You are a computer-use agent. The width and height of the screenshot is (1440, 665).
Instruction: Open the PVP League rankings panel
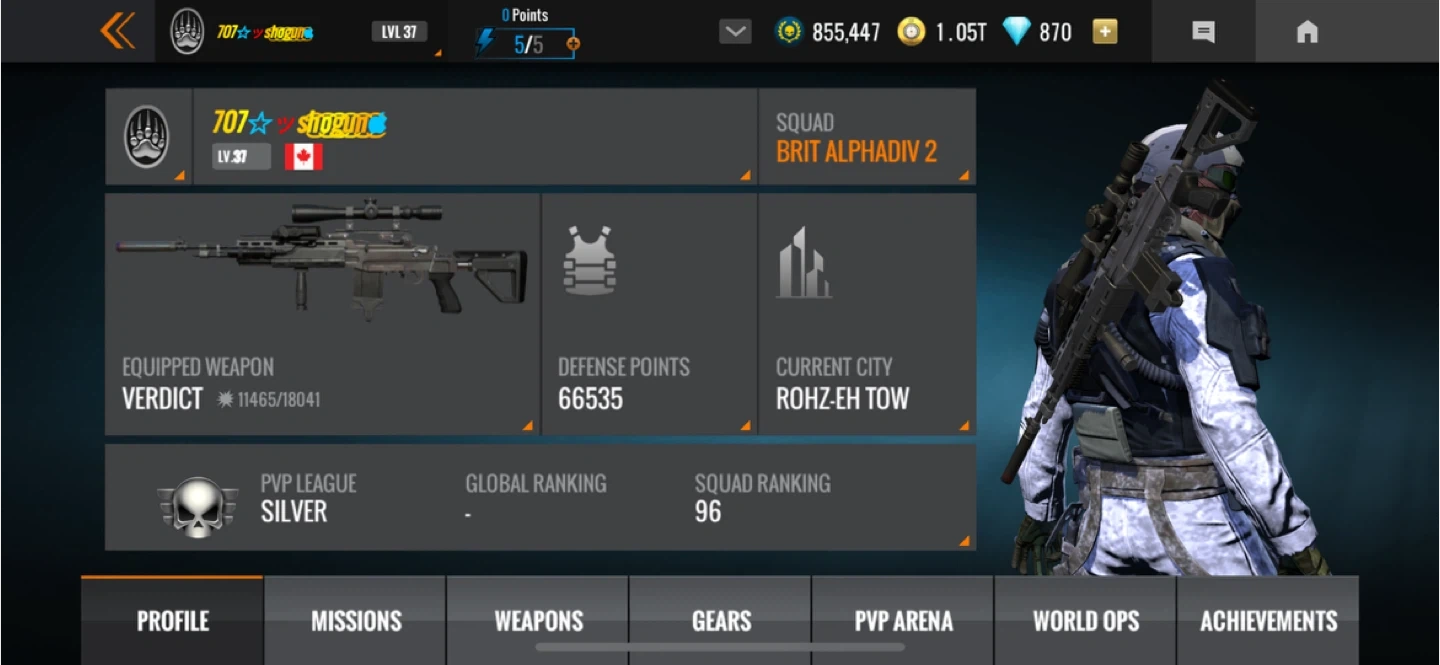[540, 497]
